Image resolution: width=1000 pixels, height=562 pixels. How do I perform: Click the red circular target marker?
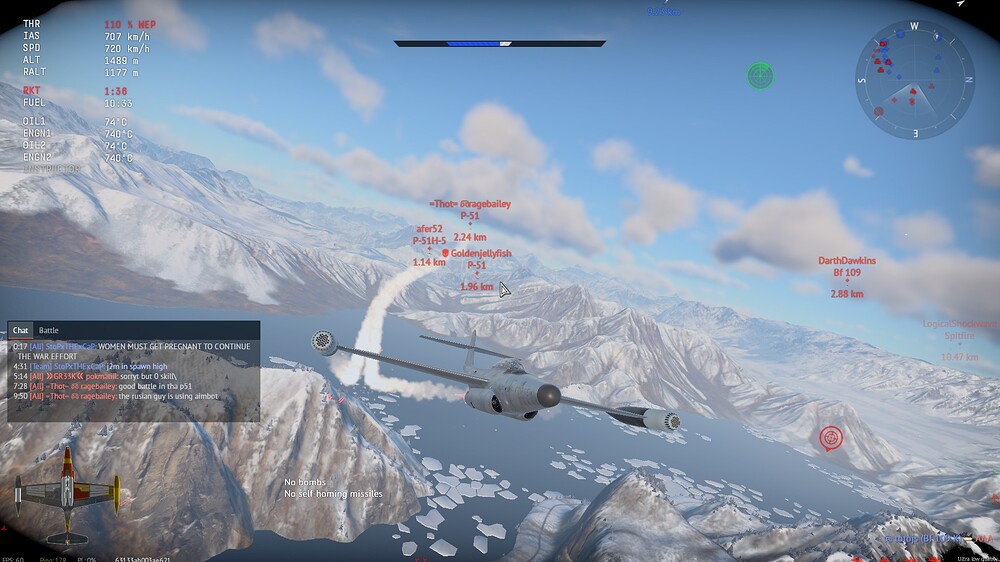(x=830, y=437)
